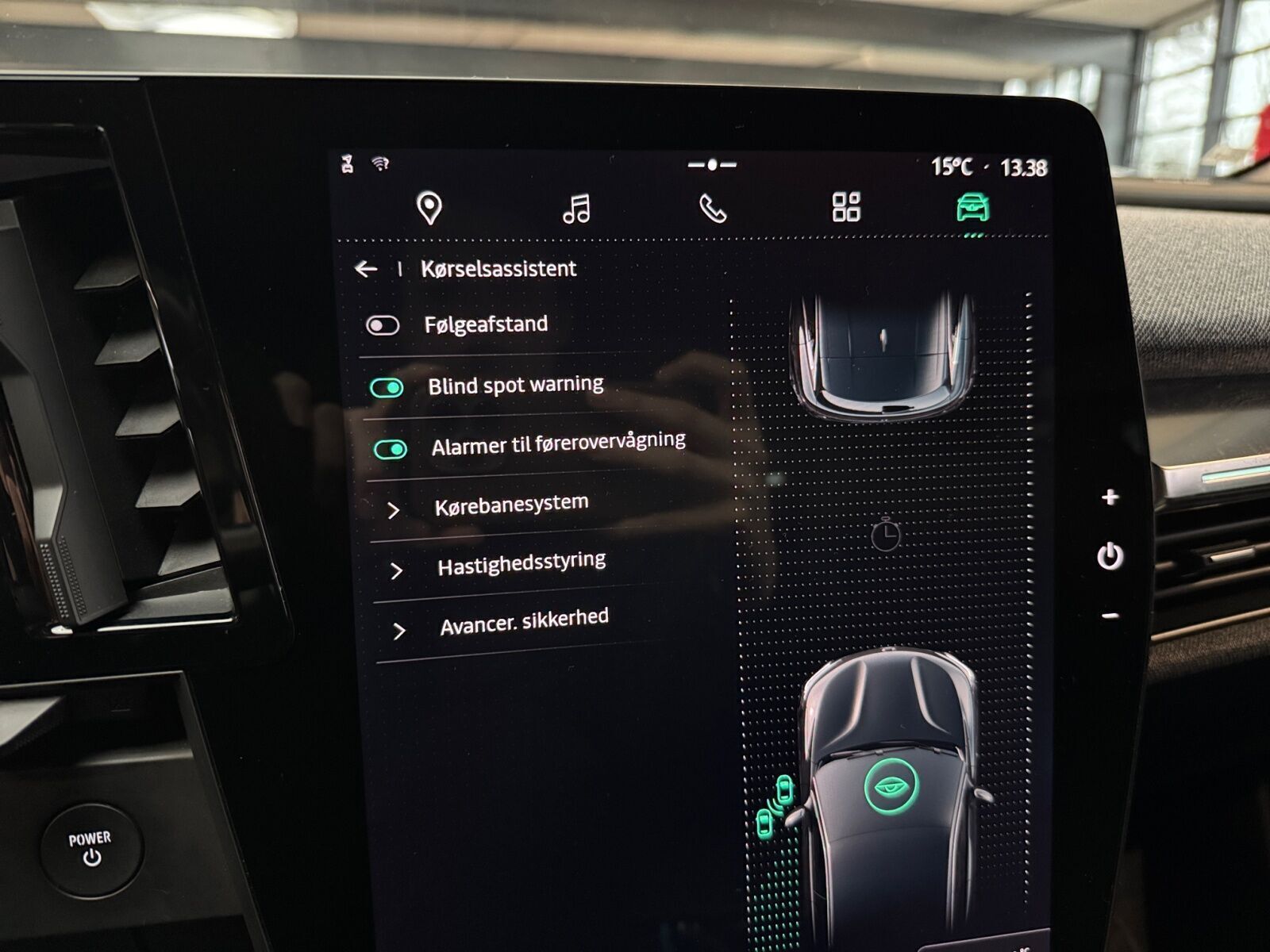Open the apps grid icon
Screen dimensions: 1270x952
(846, 206)
